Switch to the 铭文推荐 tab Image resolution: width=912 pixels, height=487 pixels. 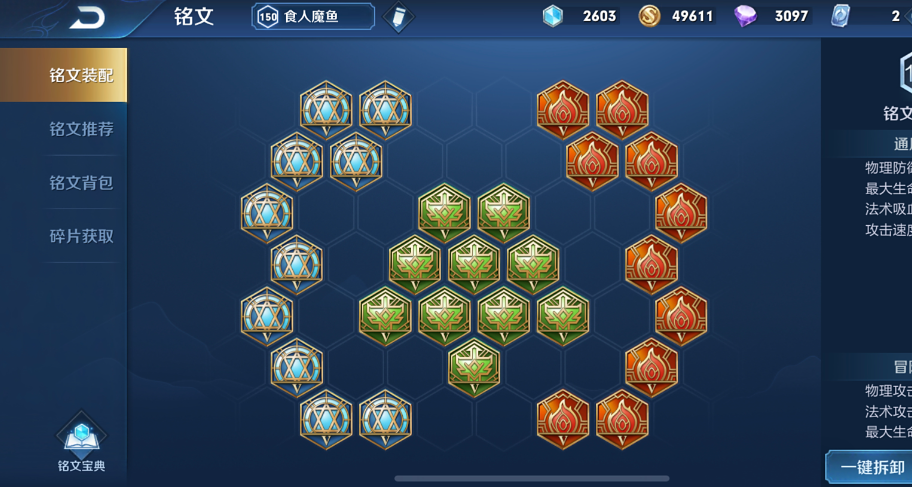[x=81, y=129]
